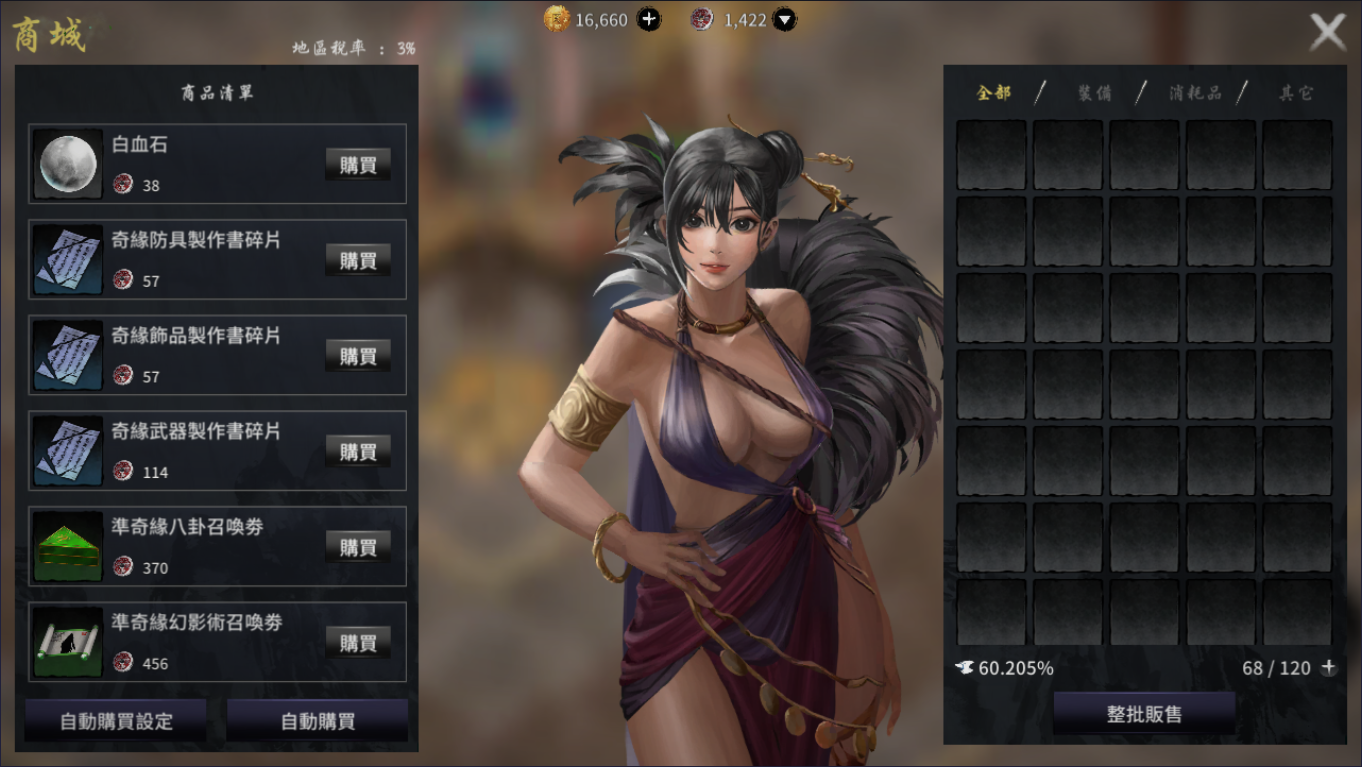The image size is (1362, 767).
Task: Buy the 白血石 item
Action: [357, 164]
